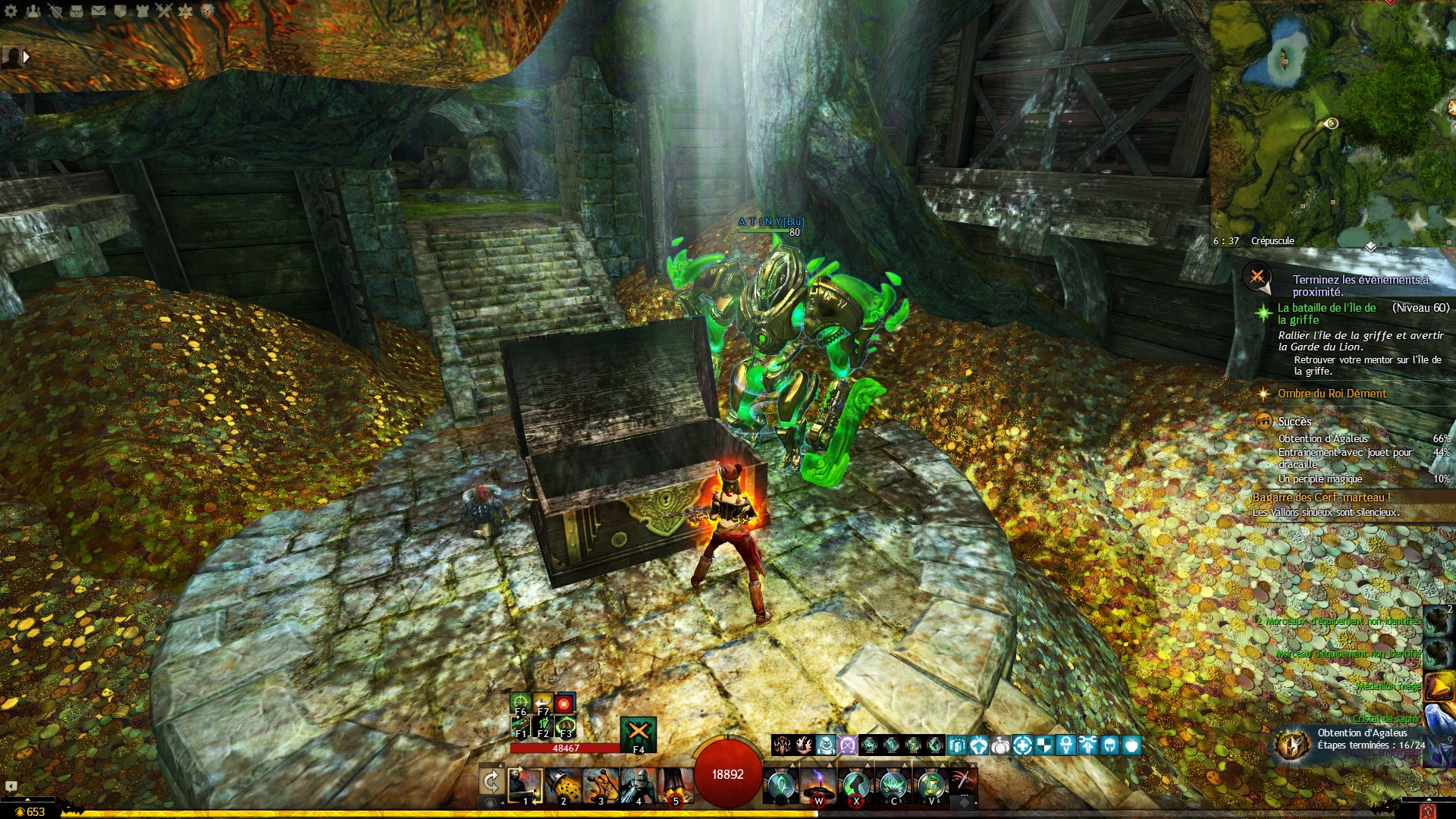Use the F6 green crosshair mech command
The image size is (1456, 819).
520,703
